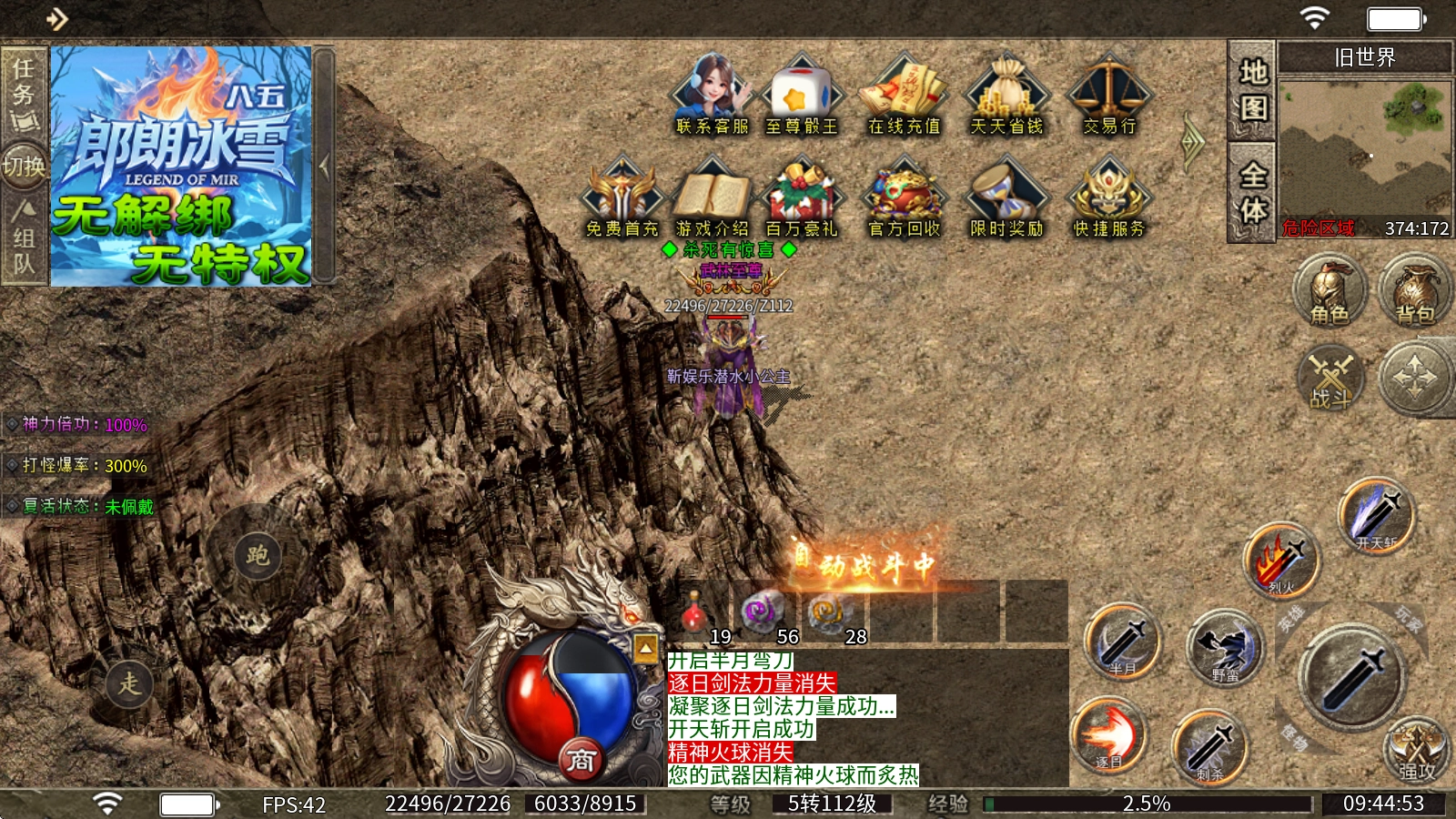The height and width of the screenshot is (819, 1456).
Task: Select the 跑 run movement button
Action: click(x=258, y=555)
